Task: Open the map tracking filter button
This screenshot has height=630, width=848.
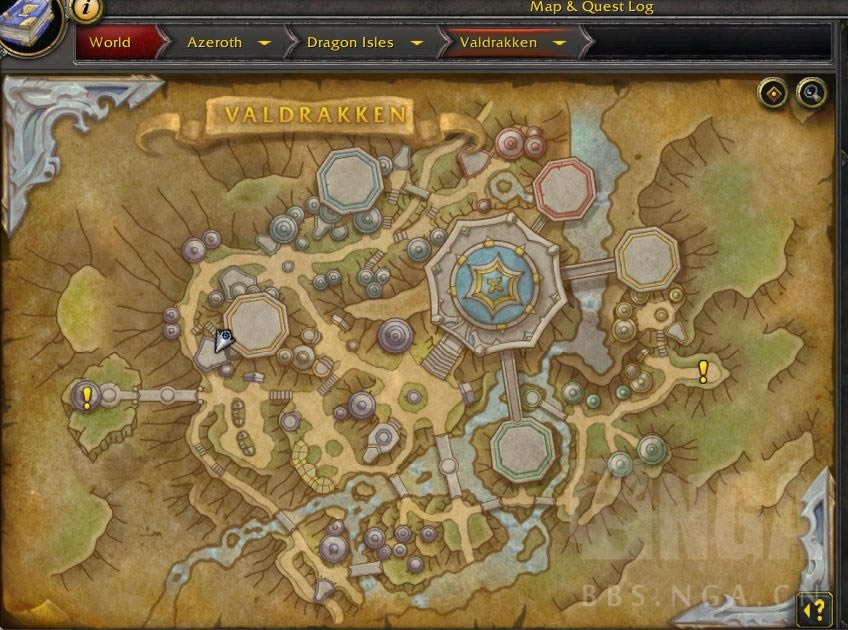Action: click(772, 93)
